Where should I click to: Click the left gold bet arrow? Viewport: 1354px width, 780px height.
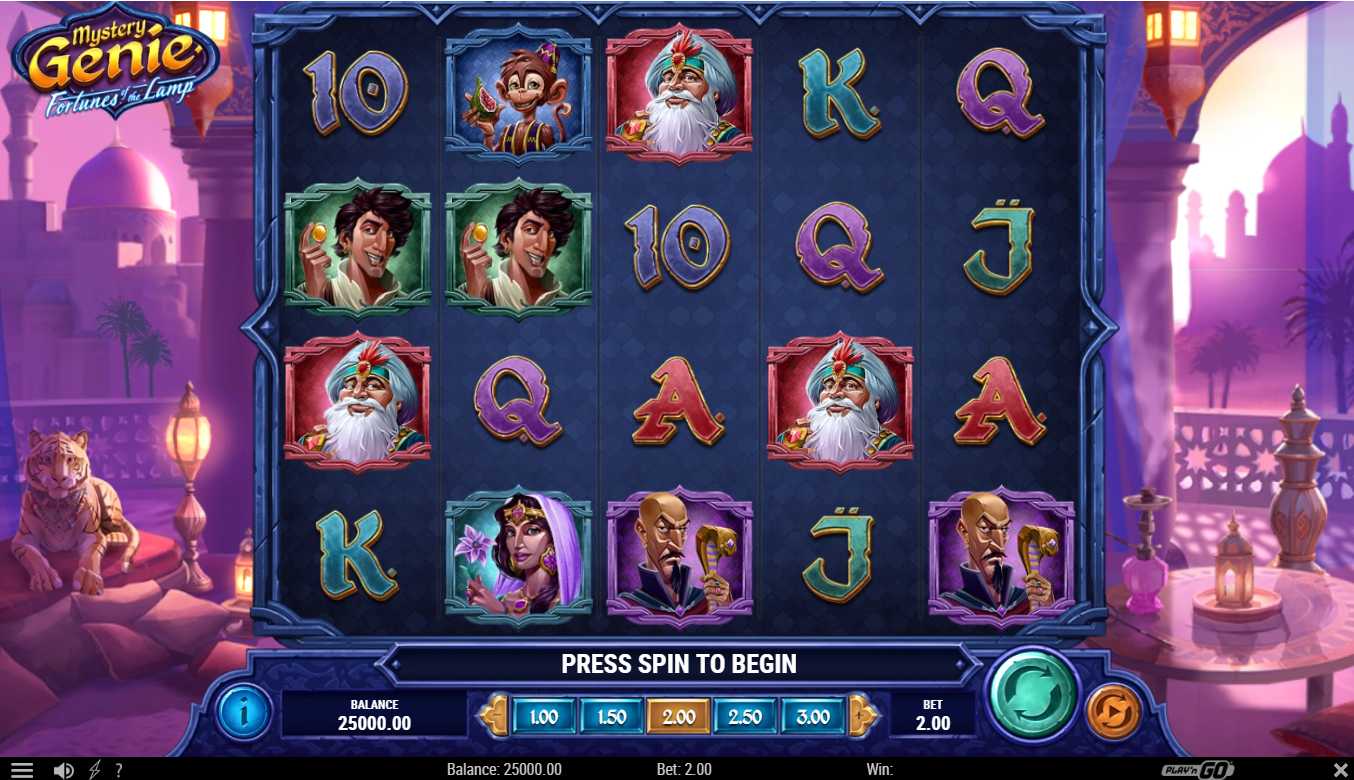[493, 716]
